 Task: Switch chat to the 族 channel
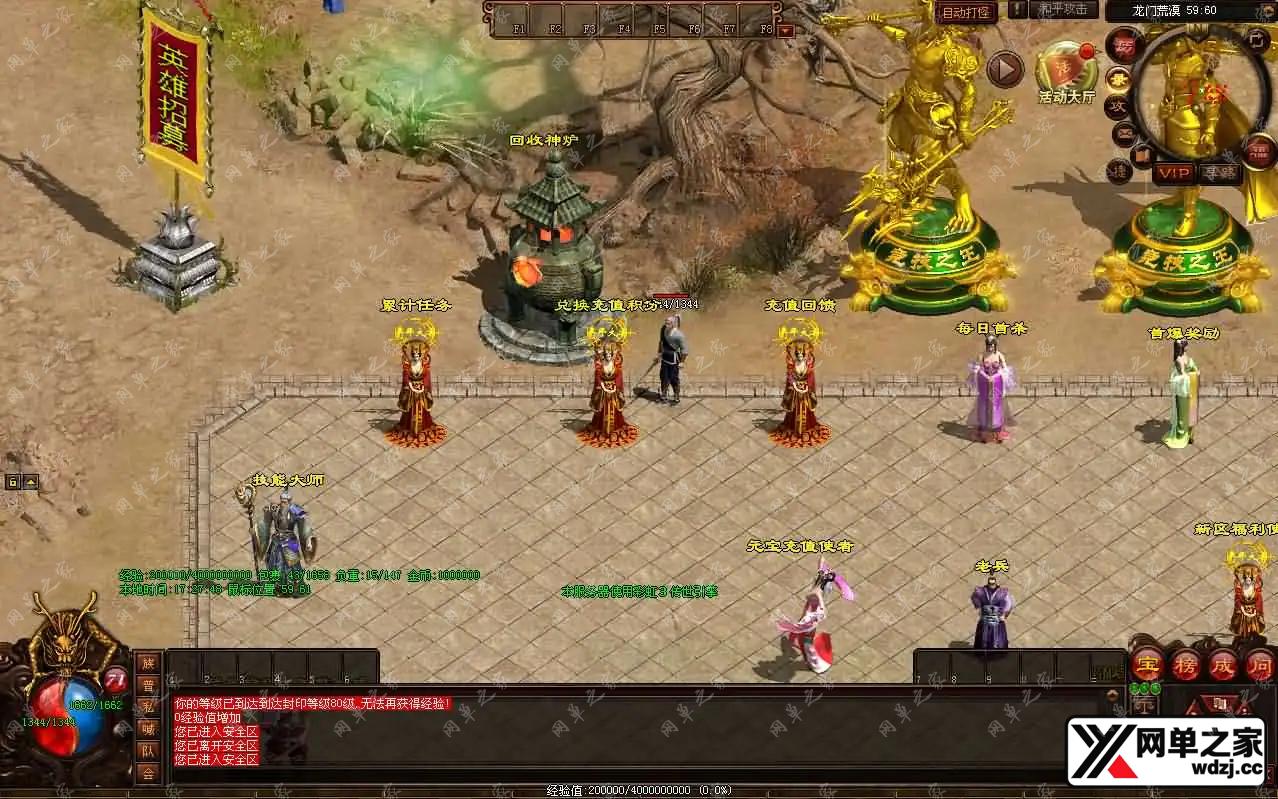coord(148,663)
